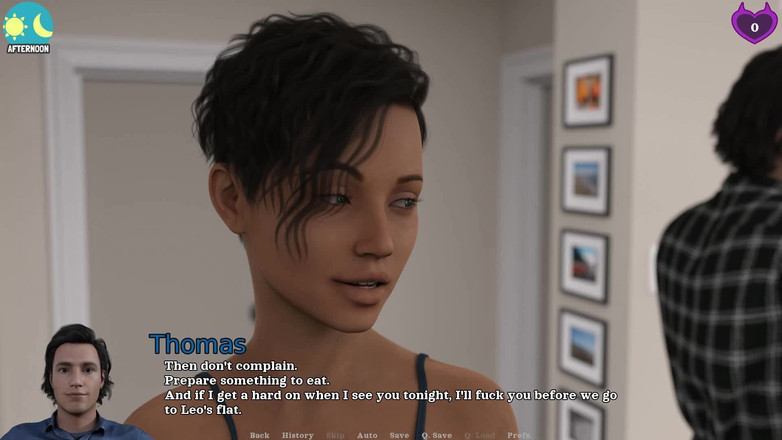
Task: Open the dialogue History log
Action: click(297, 435)
